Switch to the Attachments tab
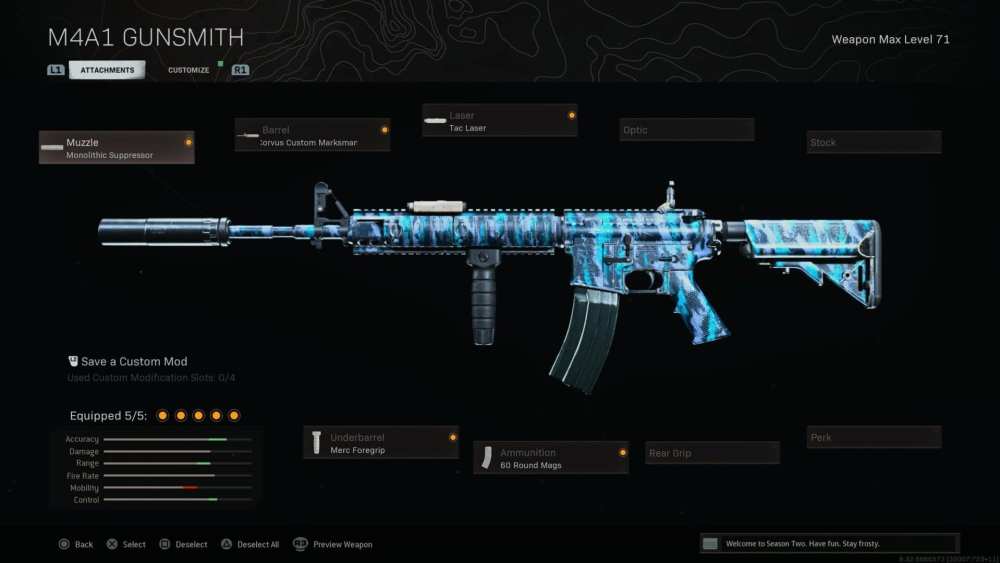1000x563 pixels. click(x=106, y=70)
